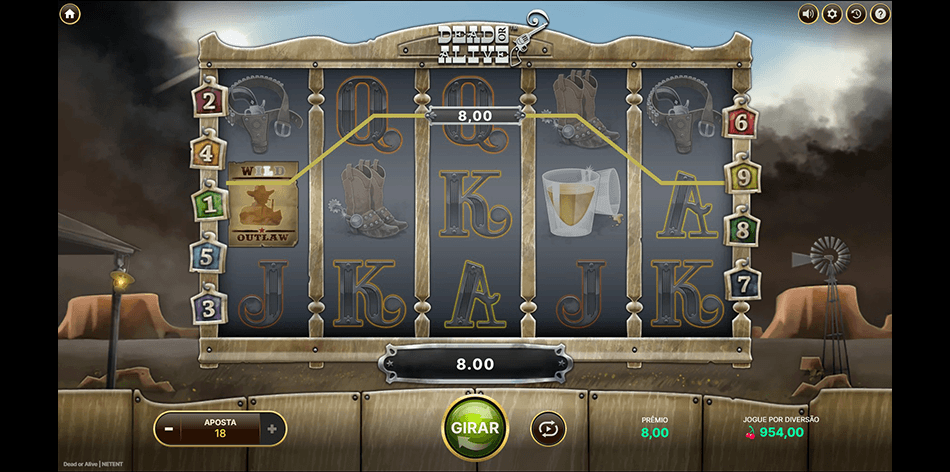Open the gear settings menu
950x472 pixels.
tap(832, 14)
